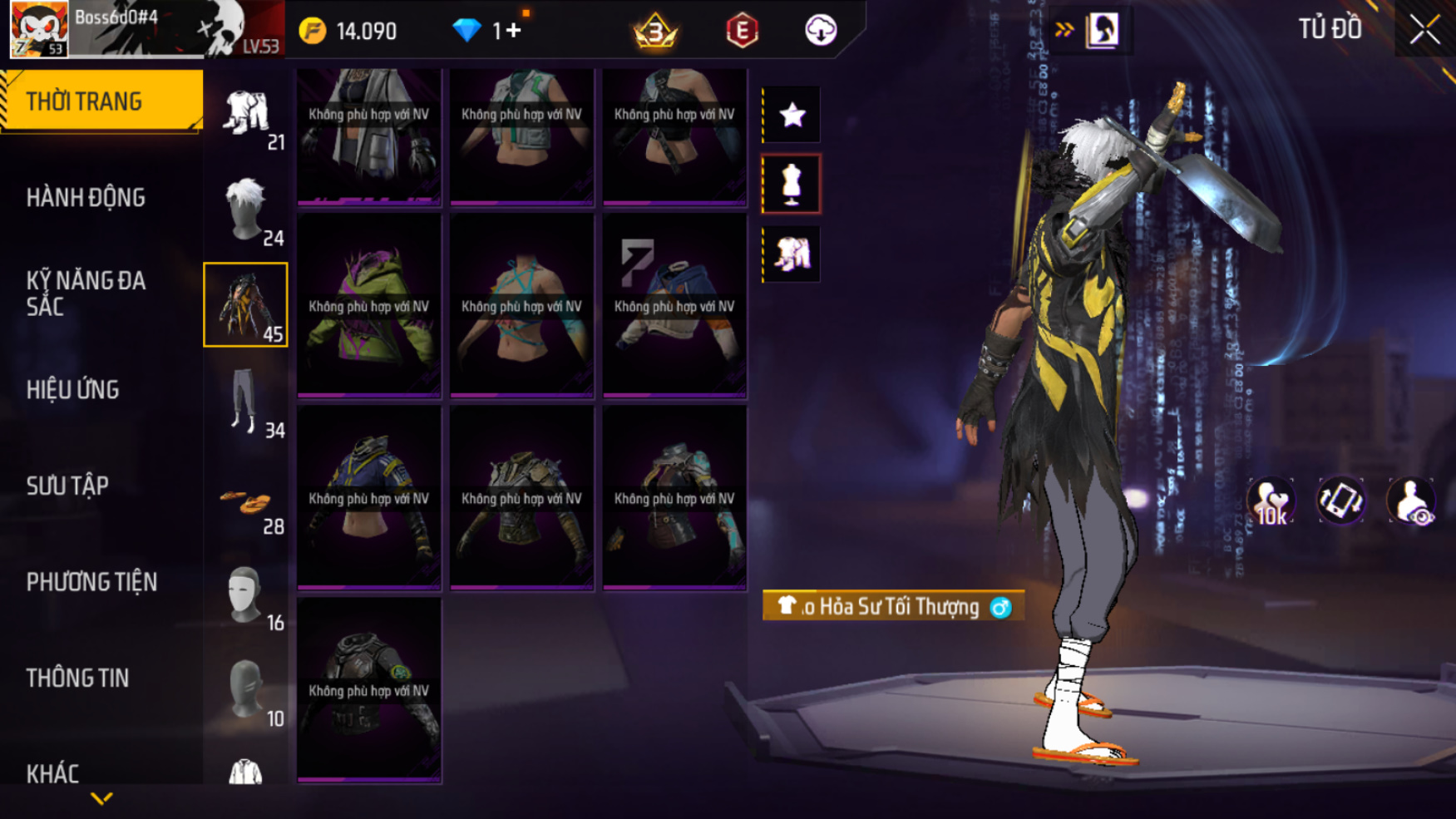This screenshot has height=819, width=1456.
Task: Open Kỹ Năng Đa Sắc section
Action: point(86,294)
